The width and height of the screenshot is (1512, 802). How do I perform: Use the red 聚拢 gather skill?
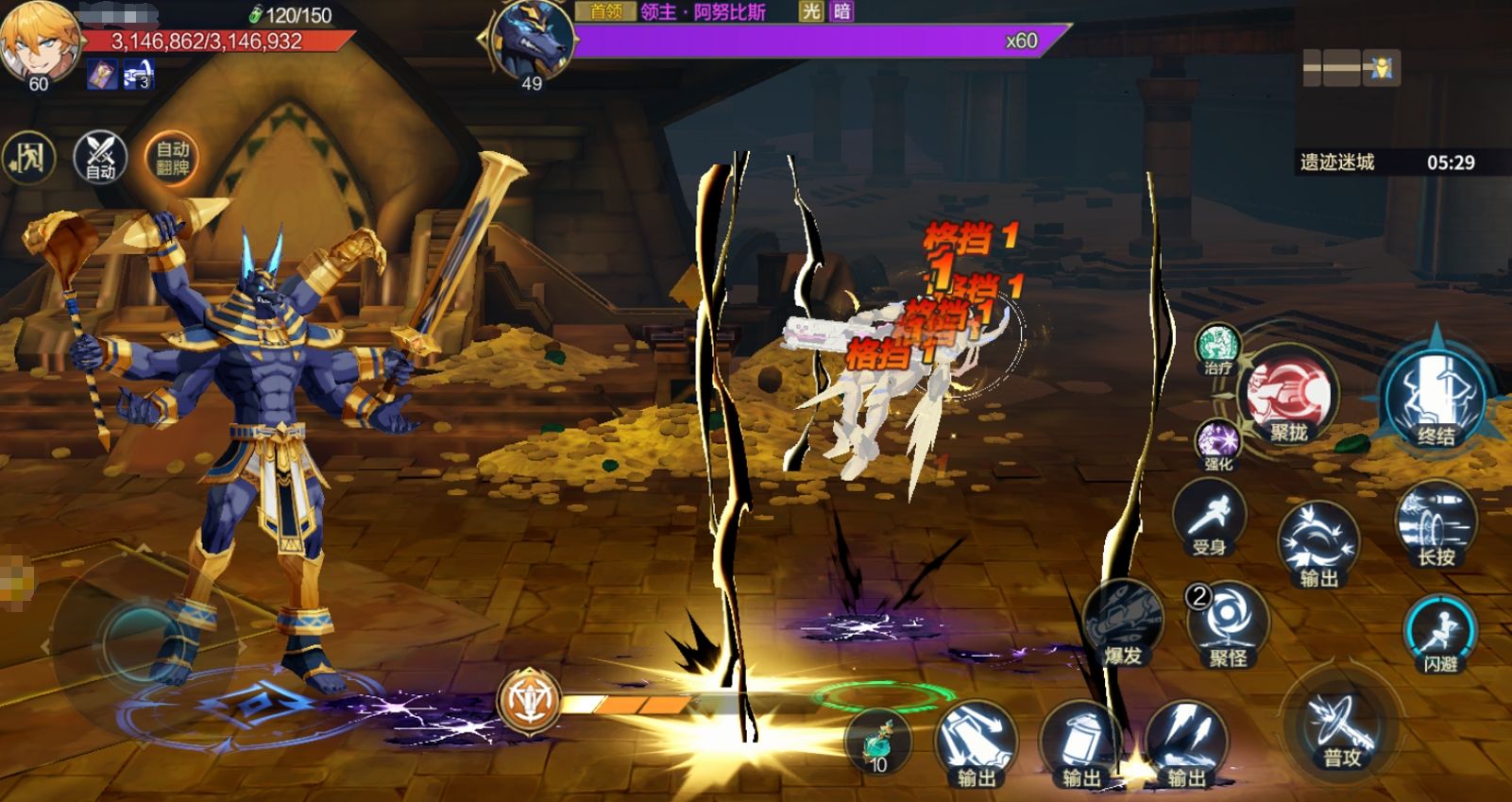coord(1288,397)
